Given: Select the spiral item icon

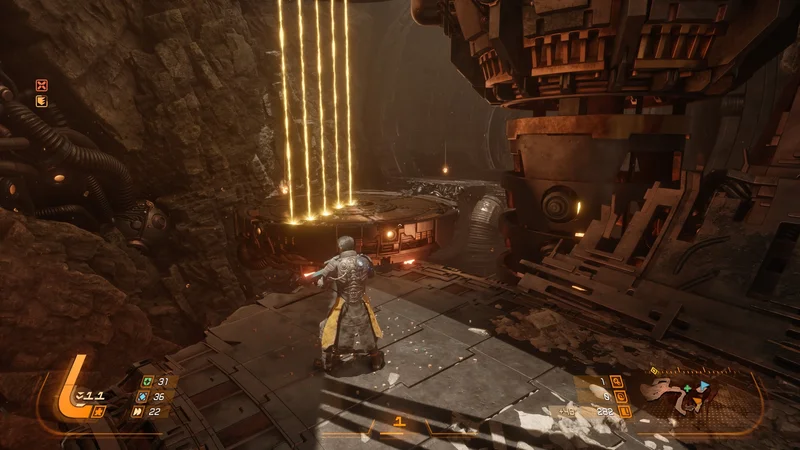Looking at the screenshot, I should click(619, 396).
